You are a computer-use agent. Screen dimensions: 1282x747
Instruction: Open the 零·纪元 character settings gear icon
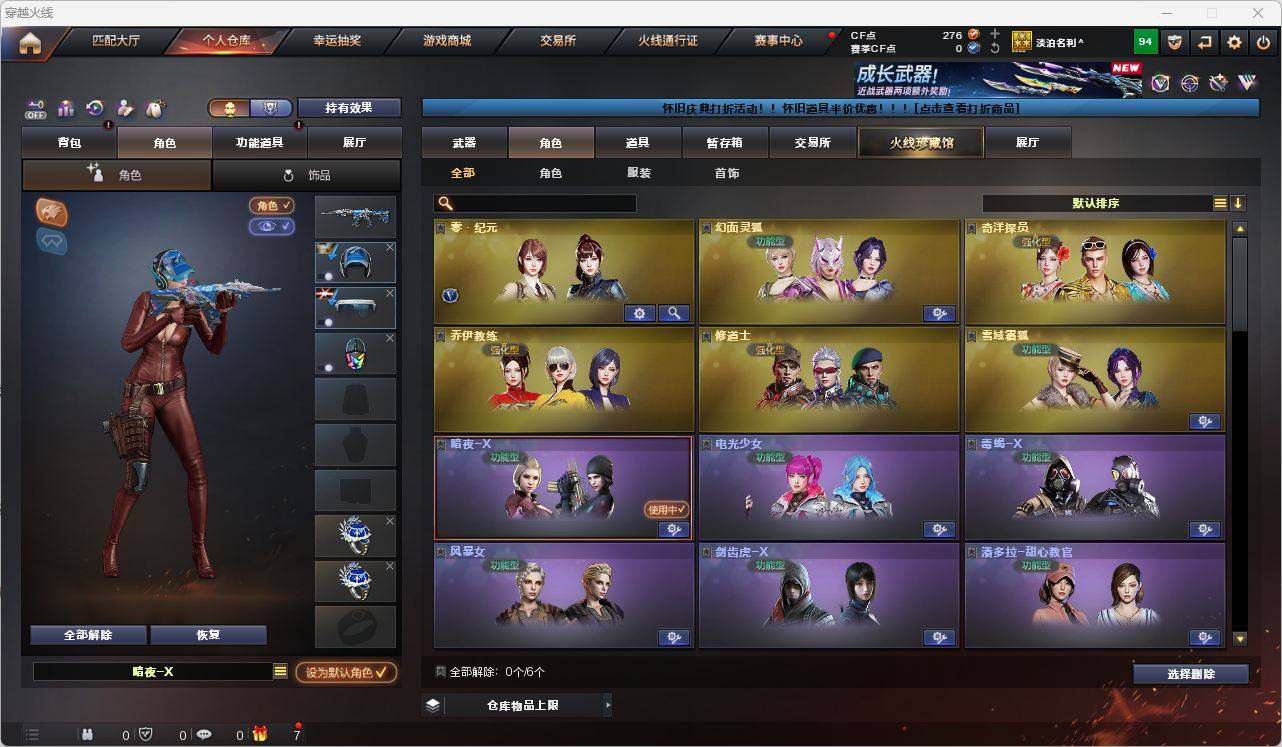(639, 313)
